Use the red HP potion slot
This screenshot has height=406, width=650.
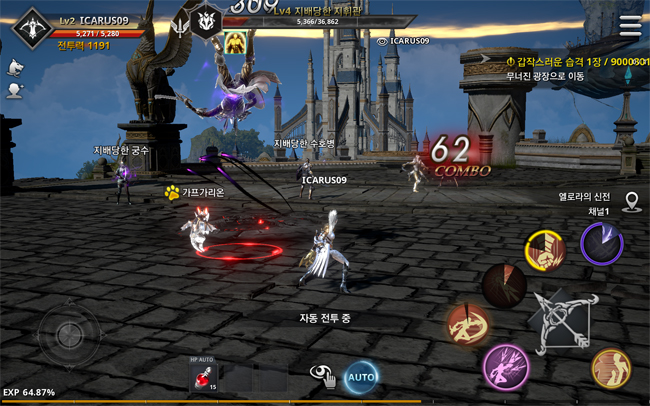pos(204,376)
